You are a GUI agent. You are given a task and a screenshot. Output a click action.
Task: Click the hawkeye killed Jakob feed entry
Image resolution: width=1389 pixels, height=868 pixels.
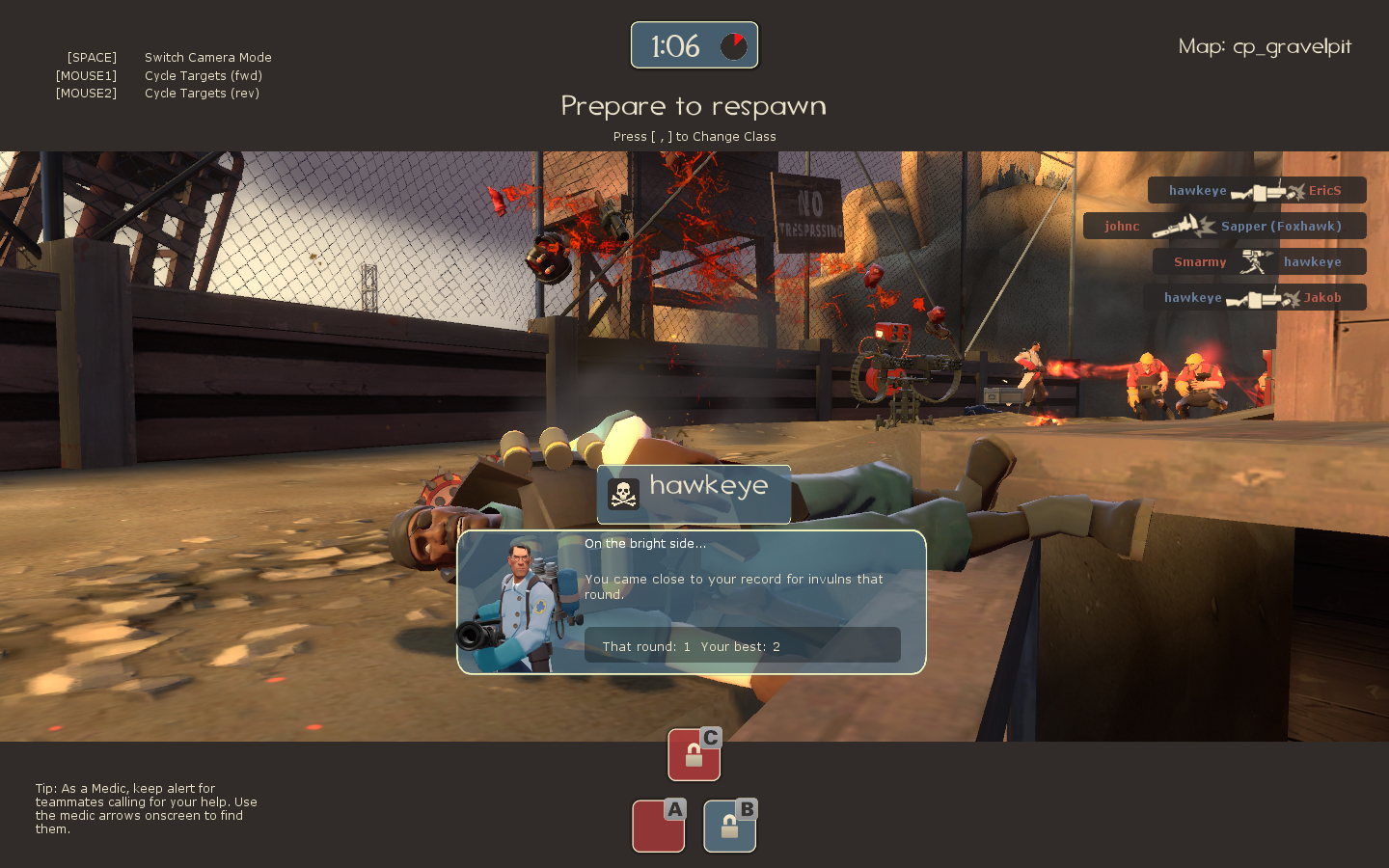pos(1254,298)
